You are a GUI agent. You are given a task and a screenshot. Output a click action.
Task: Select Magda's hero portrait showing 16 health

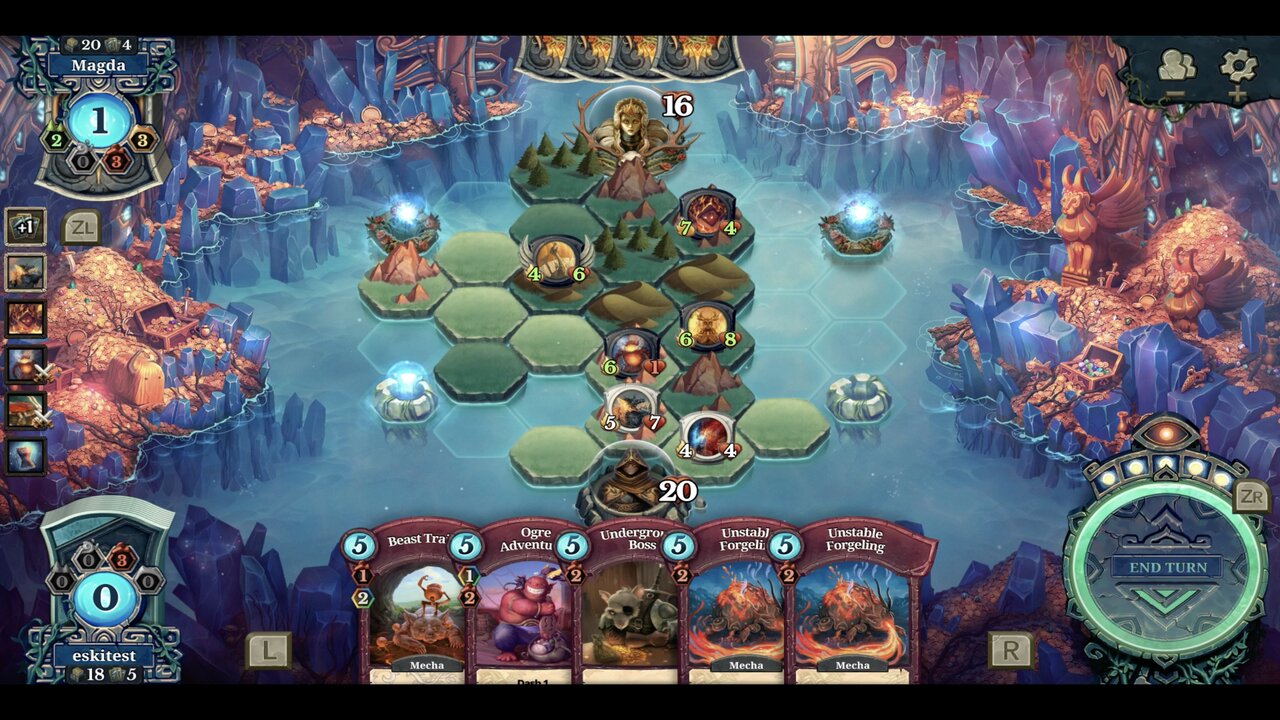(629, 128)
